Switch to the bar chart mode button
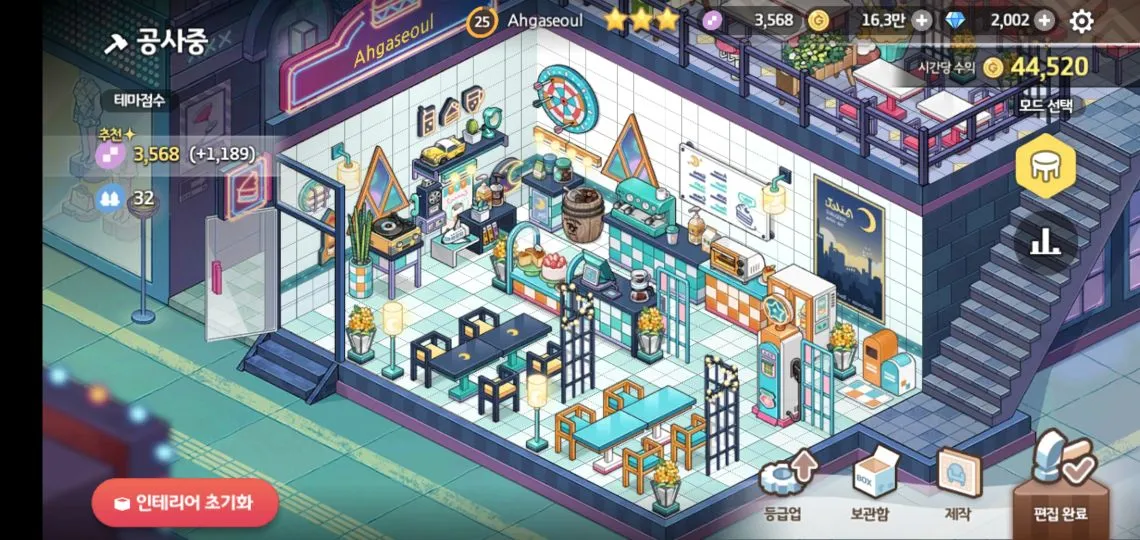Viewport: 1140px width, 540px height. pos(1045,240)
